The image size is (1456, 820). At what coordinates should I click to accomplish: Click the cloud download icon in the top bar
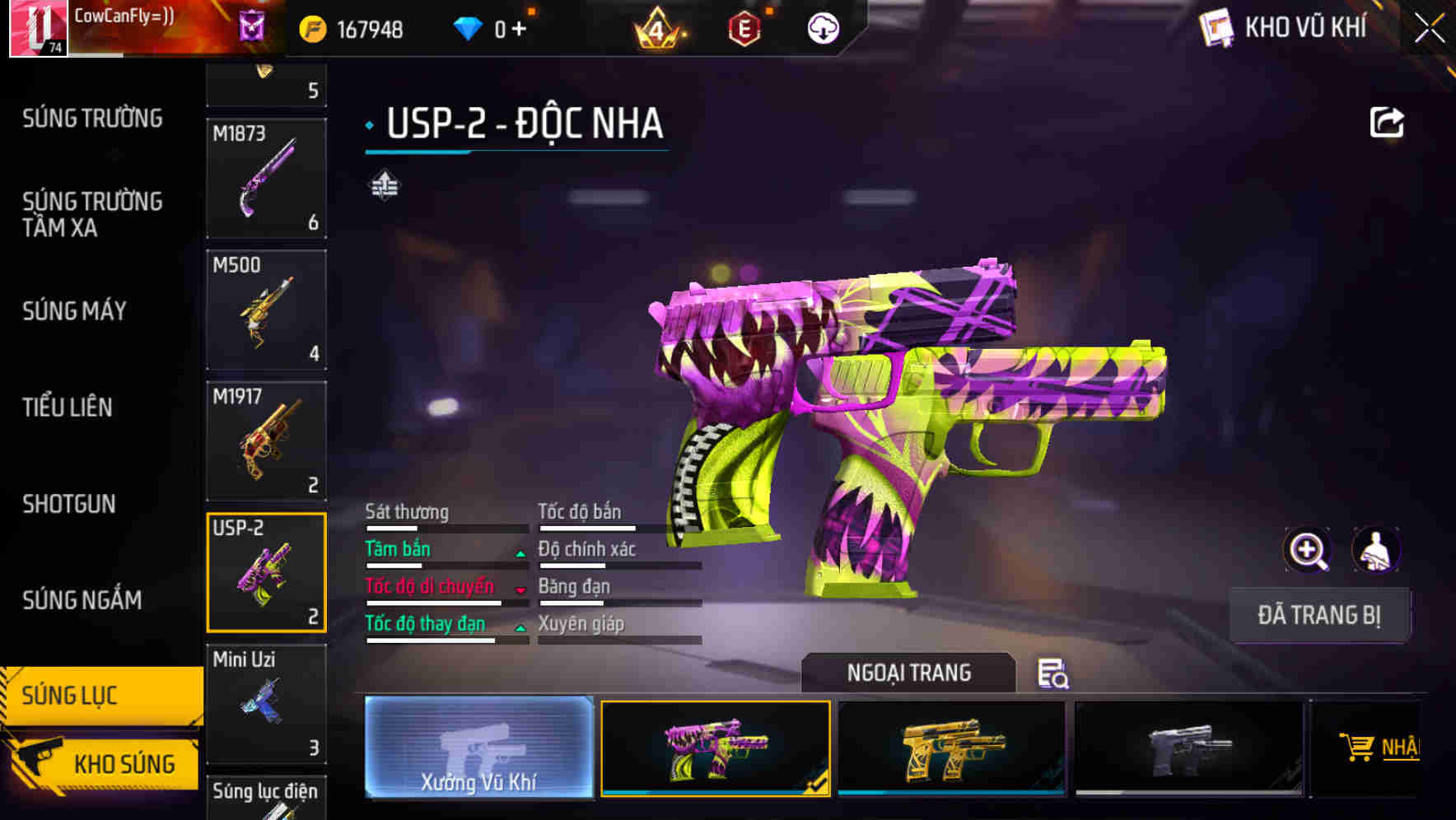822,27
